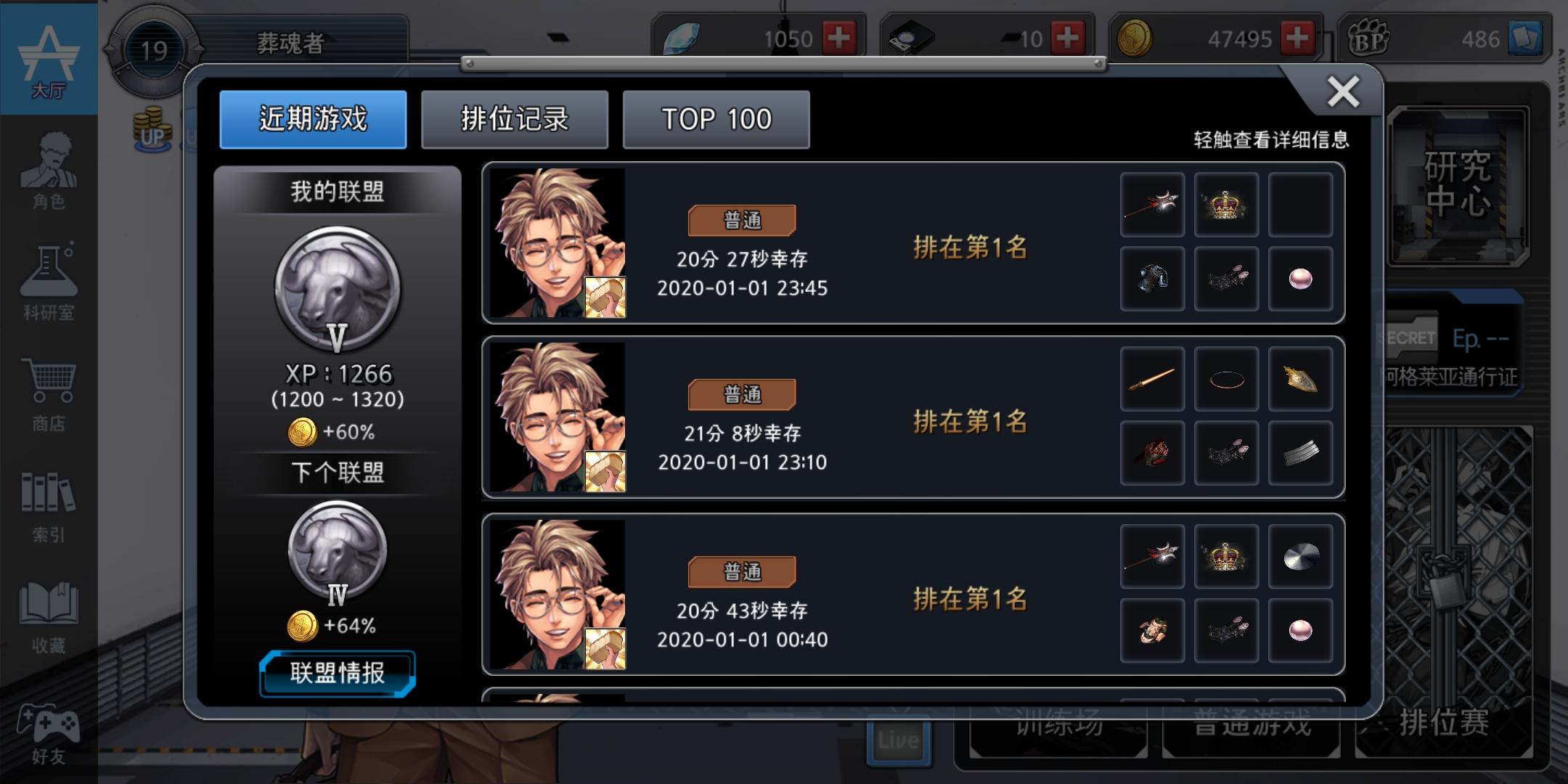Click the 联盟情报 alliance info button
The image size is (1568, 784).
[337, 674]
